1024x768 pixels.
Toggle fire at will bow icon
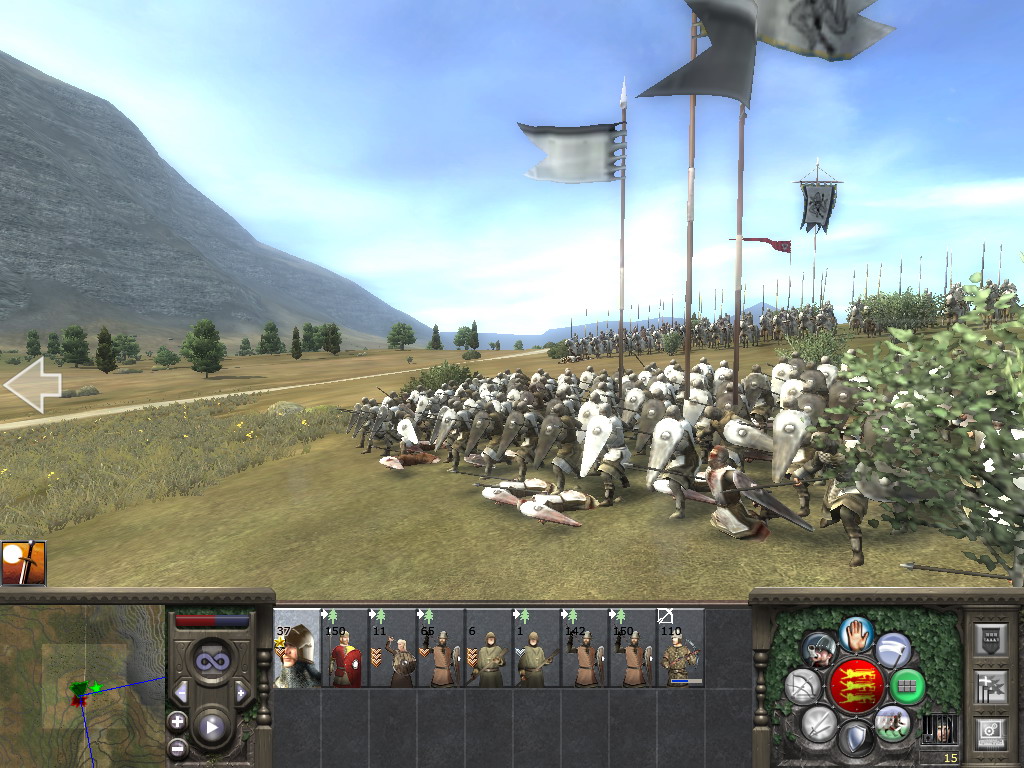coord(803,686)
